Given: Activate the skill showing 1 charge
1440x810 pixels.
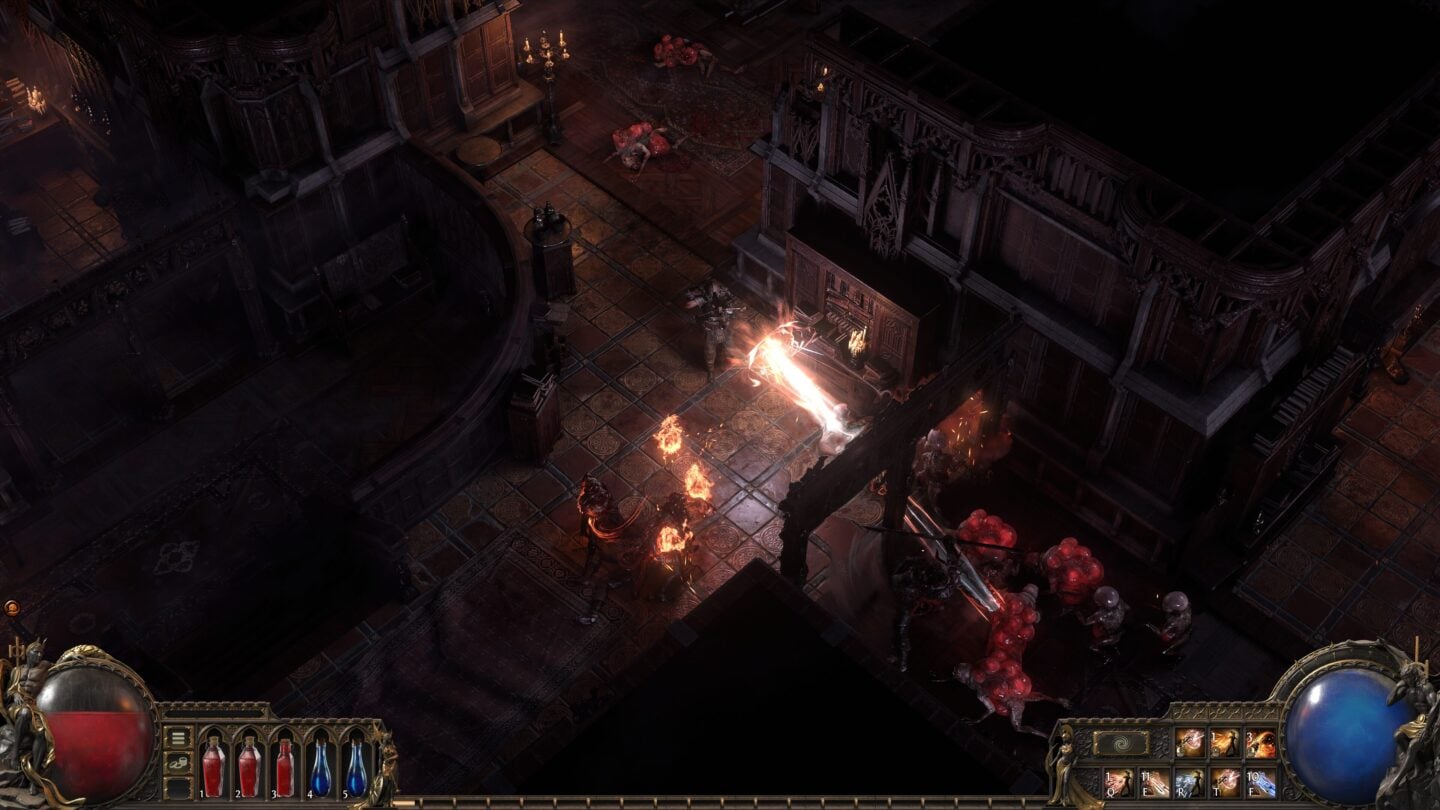Looking at the screenshot, I should click(x=1227, y=741).
